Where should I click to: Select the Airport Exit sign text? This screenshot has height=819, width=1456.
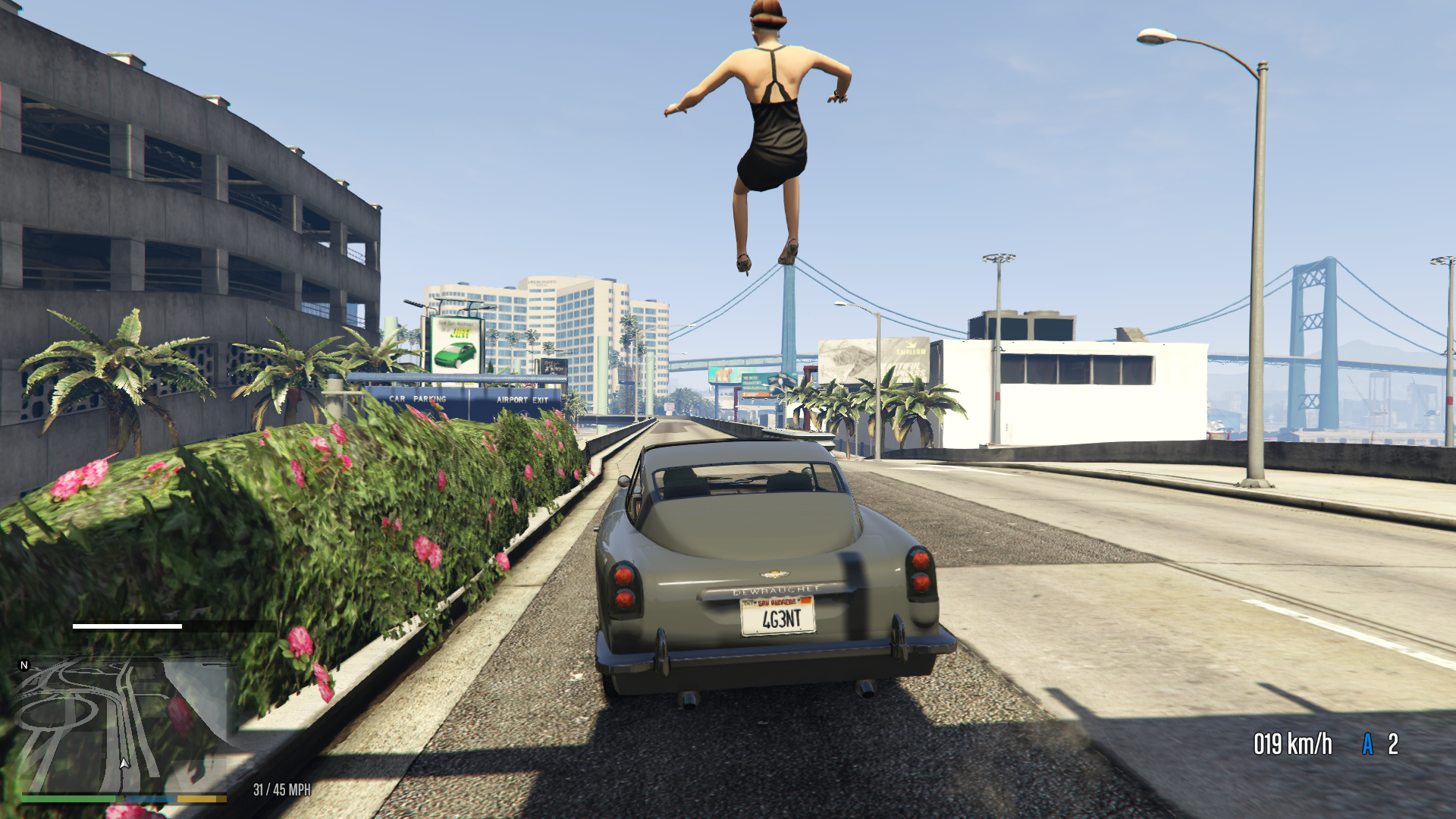[523, 400]
